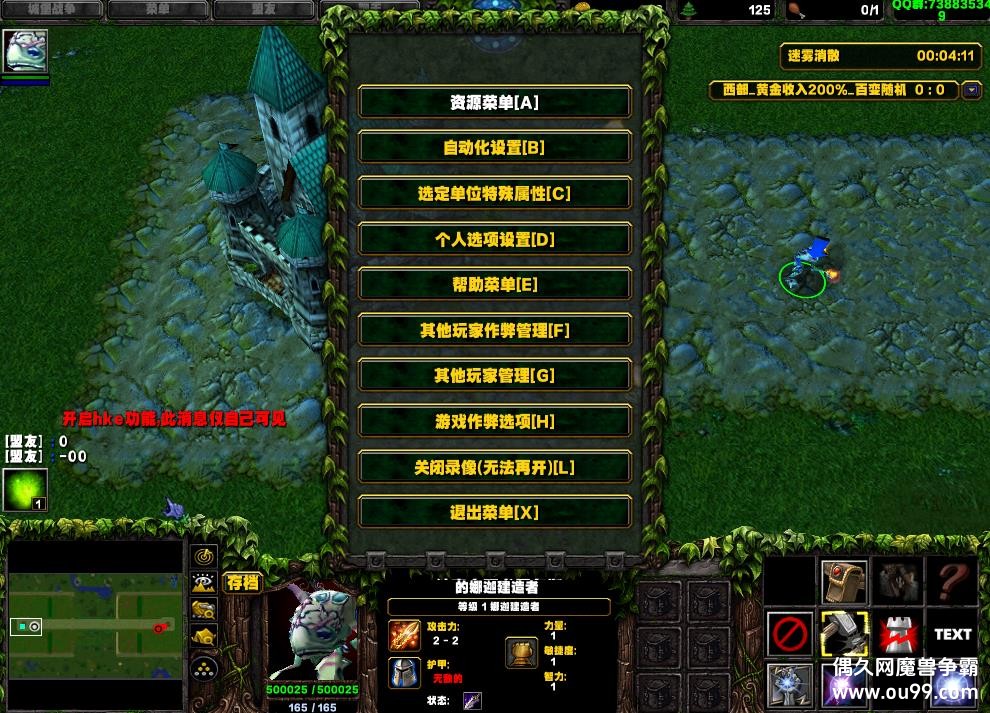Image resolution: width=990 pixels, height=713 pixels.
Task: Expand the scoreboard dropdown arrow
Action: 971,90
